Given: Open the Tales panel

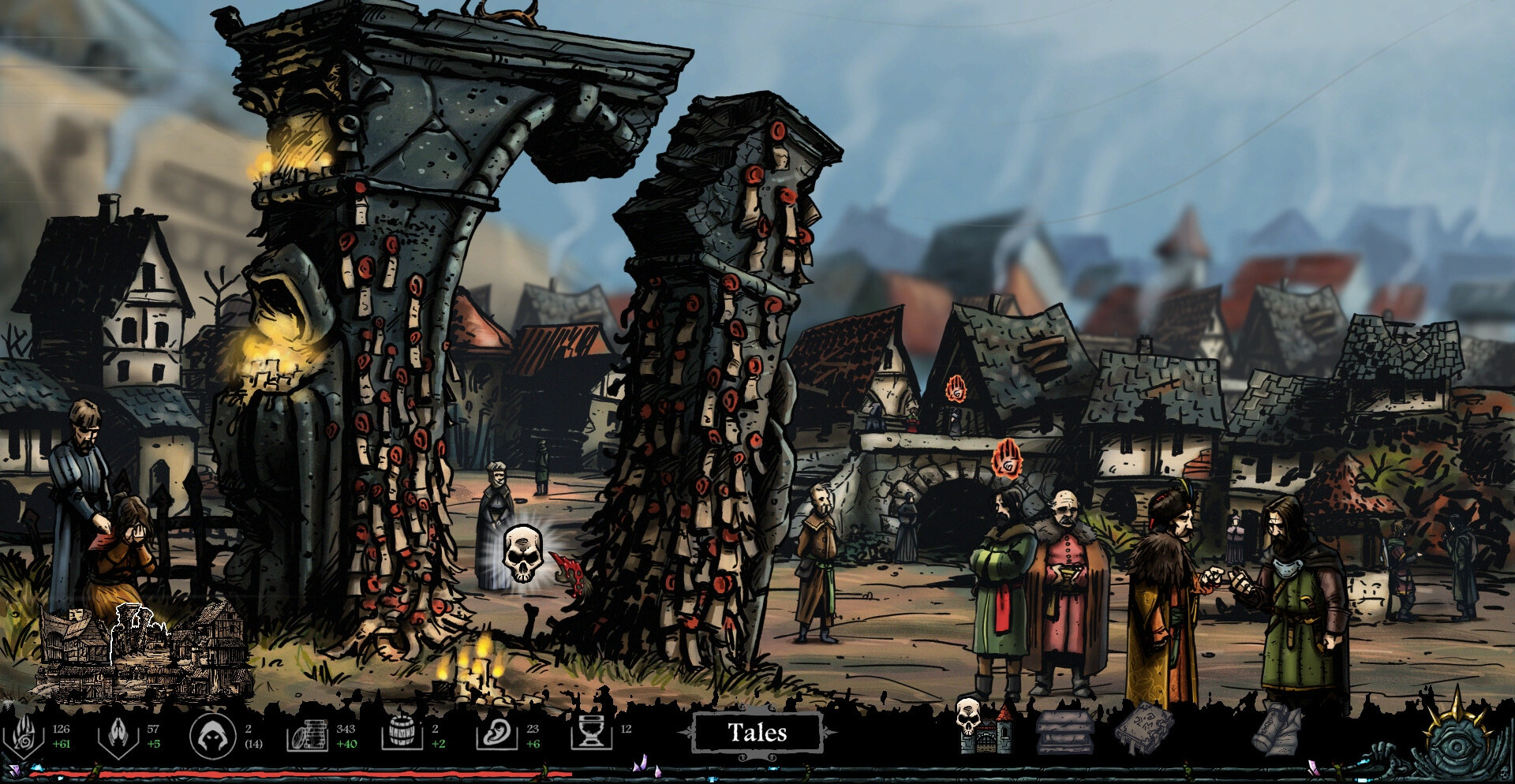Looking at the screenshot, I should coord(757,734).
